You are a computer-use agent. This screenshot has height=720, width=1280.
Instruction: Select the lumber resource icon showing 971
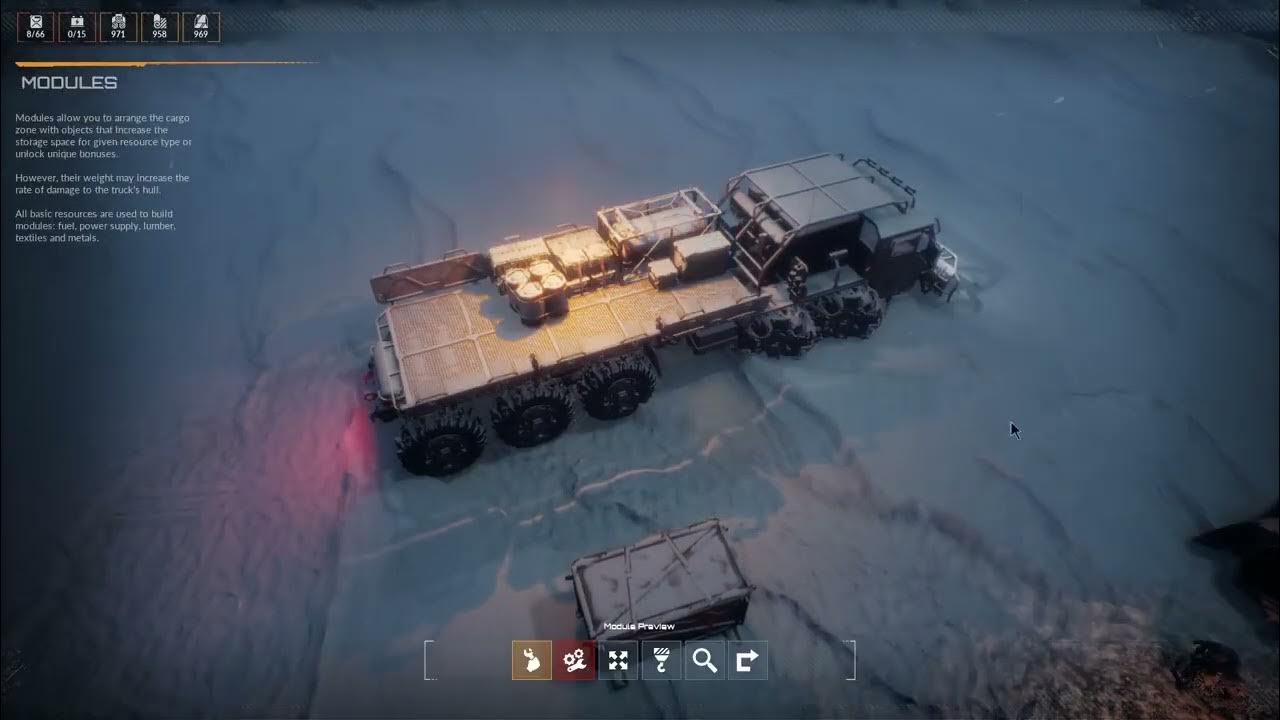[117, 26]
